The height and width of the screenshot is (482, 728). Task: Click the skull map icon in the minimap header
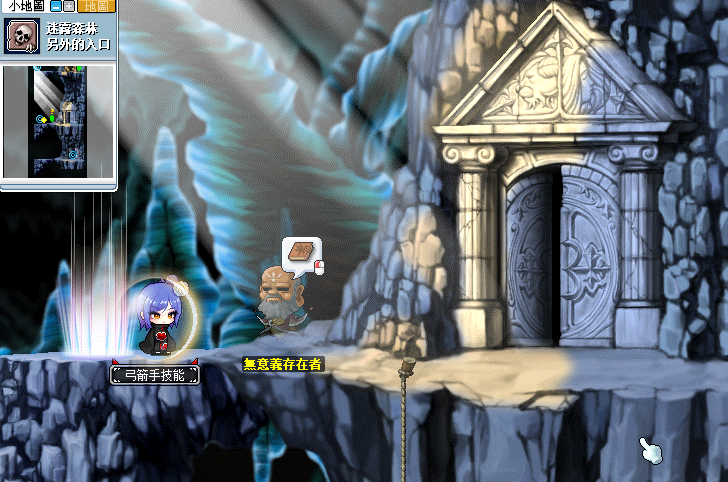(x=20, y=36)
